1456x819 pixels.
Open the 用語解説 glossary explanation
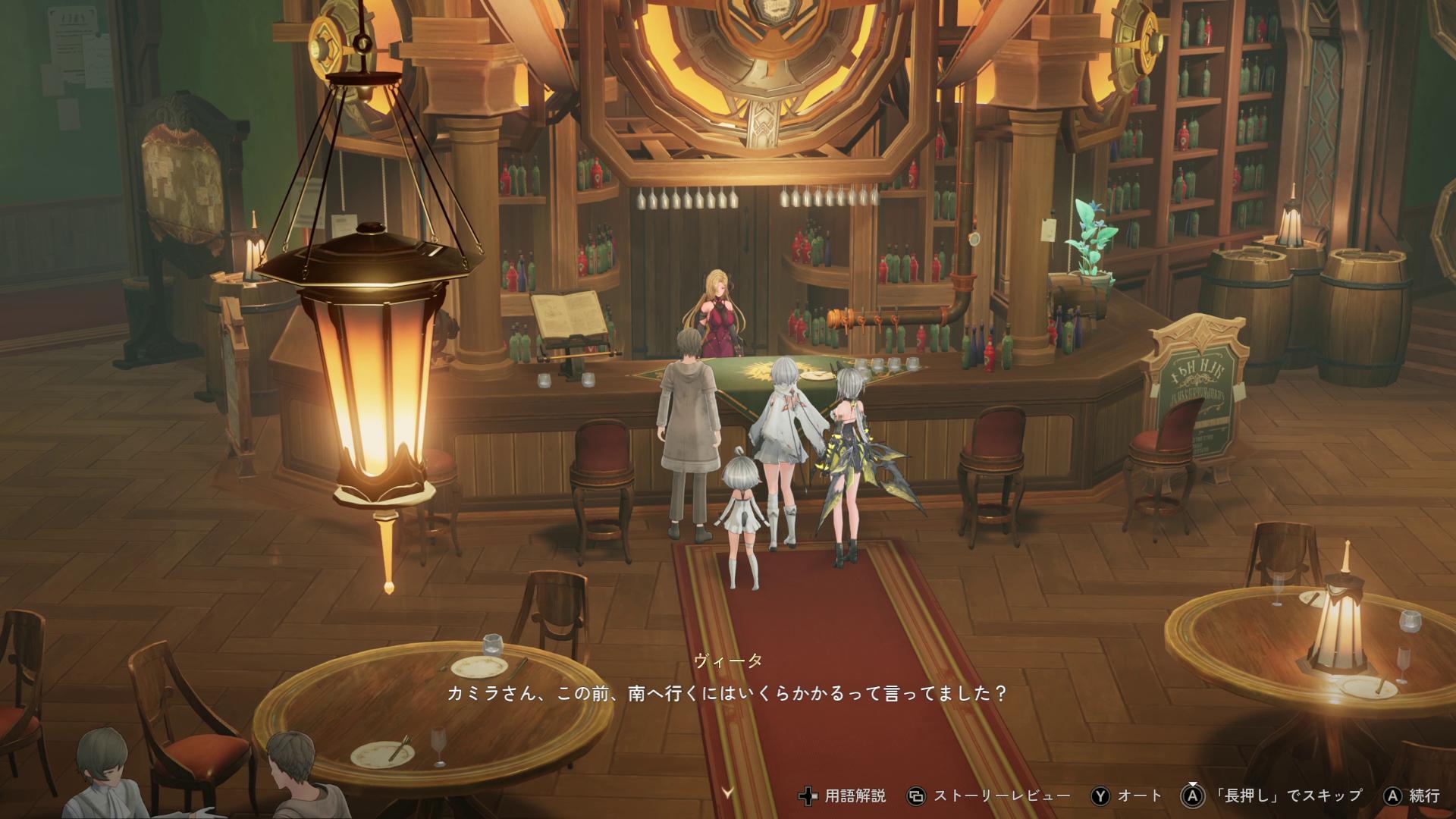pyautogui.click(x=843, y=795)
